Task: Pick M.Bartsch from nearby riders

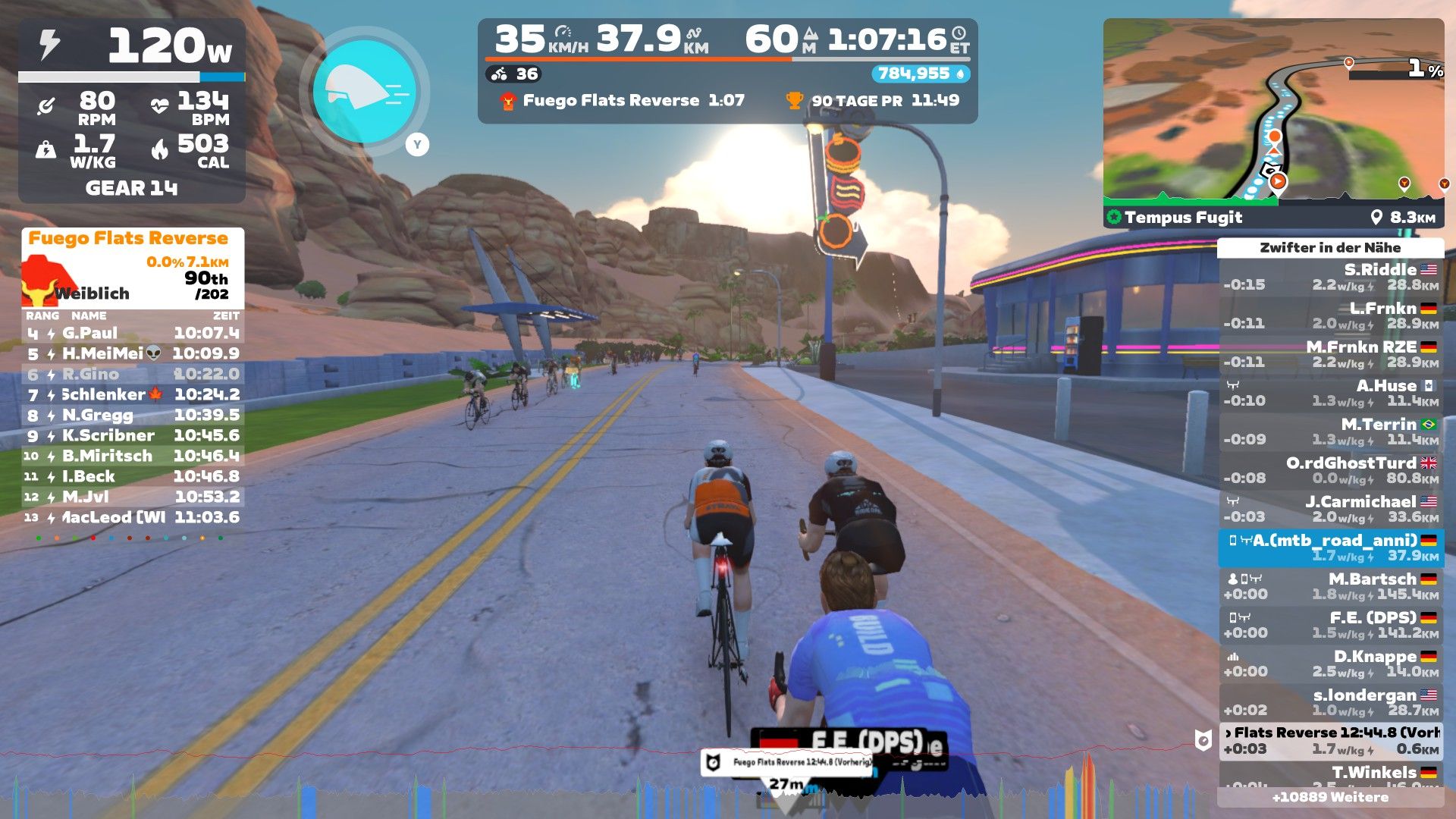Action: (1330, 586)
